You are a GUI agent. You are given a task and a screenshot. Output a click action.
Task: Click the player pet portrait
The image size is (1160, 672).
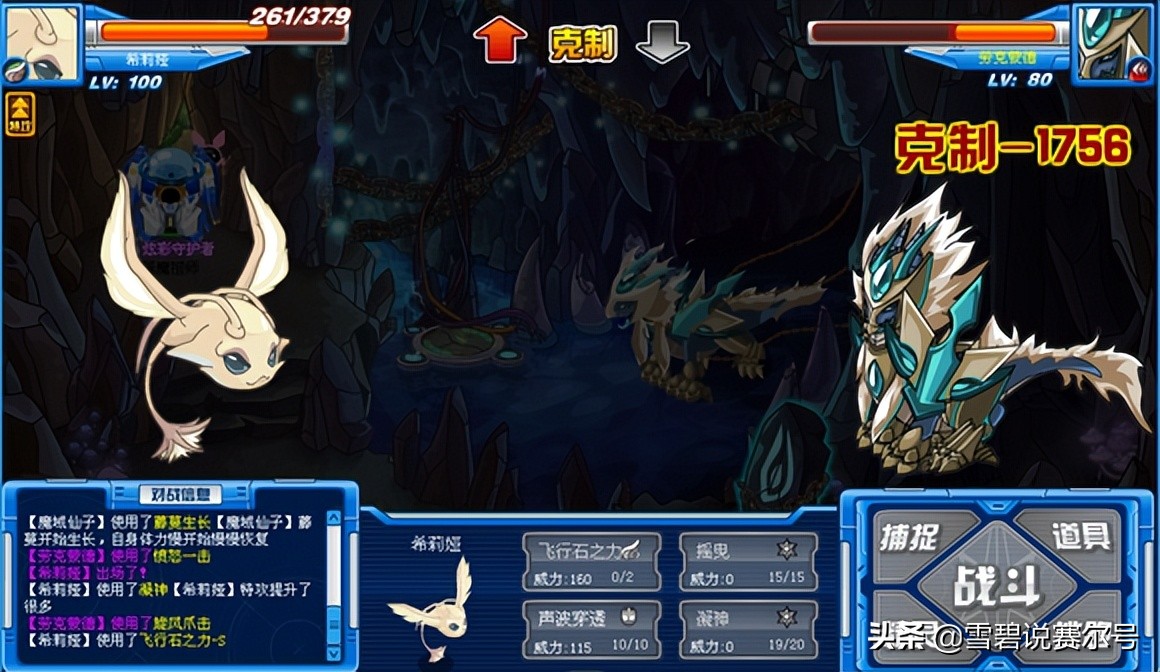point(42,43)
